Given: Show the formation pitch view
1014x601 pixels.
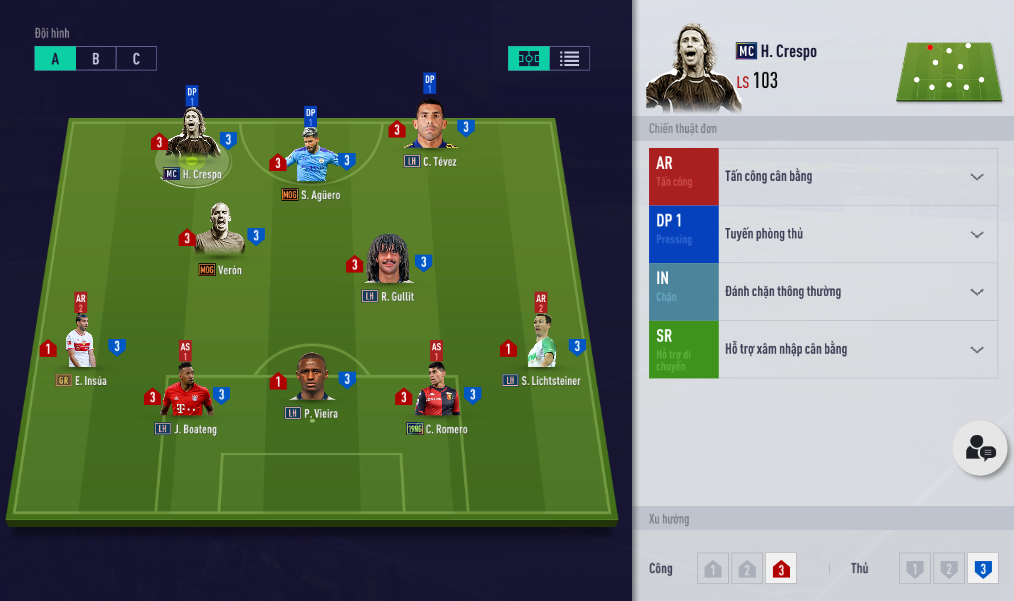Looking at the screenshot, I should click(x=529, y=59).
